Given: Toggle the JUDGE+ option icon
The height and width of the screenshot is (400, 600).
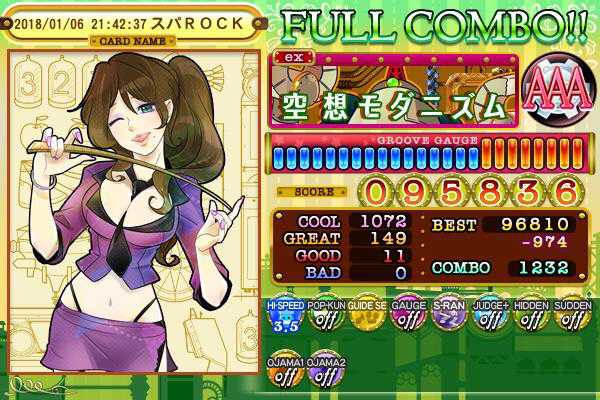Looking at the screenshot, I should [x=487, y=319].
